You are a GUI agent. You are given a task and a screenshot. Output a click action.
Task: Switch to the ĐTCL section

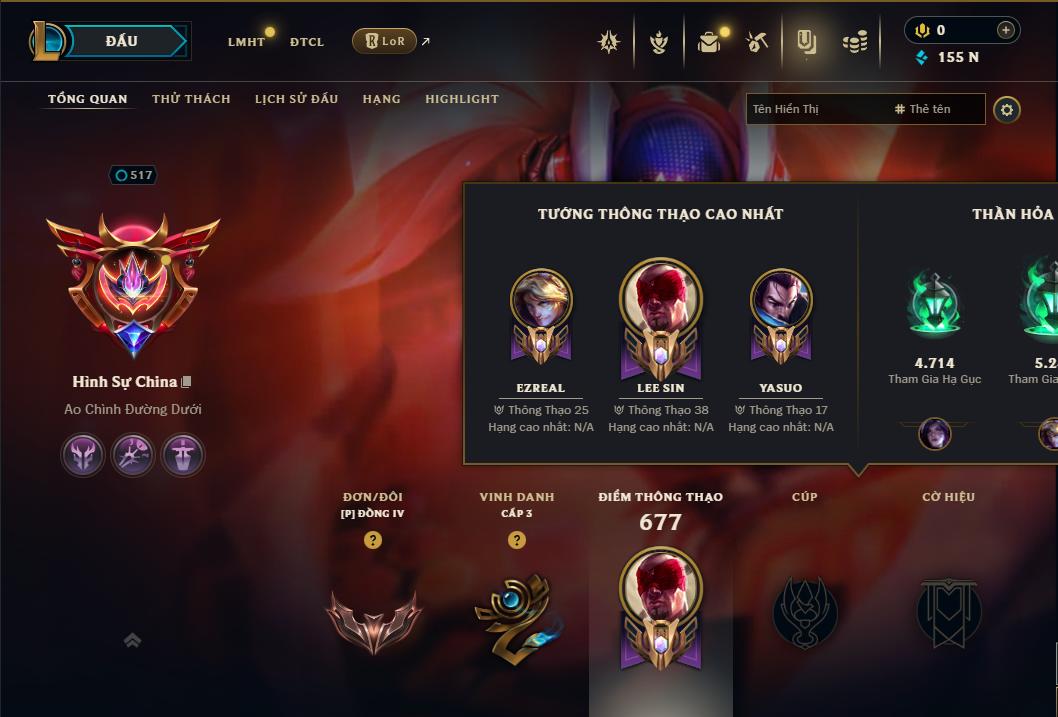coord(307,42)
